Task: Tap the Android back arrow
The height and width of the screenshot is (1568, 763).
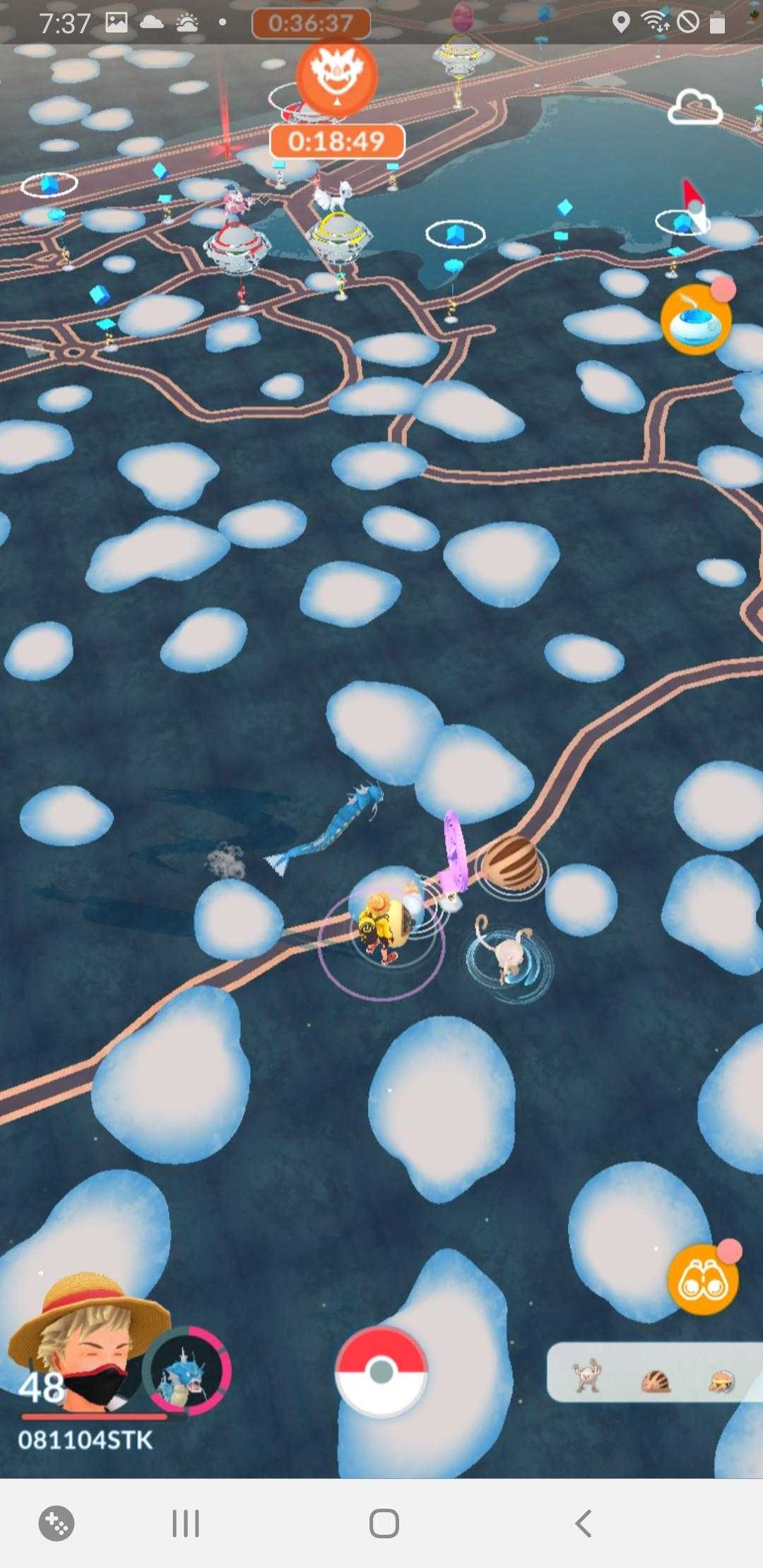Action: click(583, 1524)
